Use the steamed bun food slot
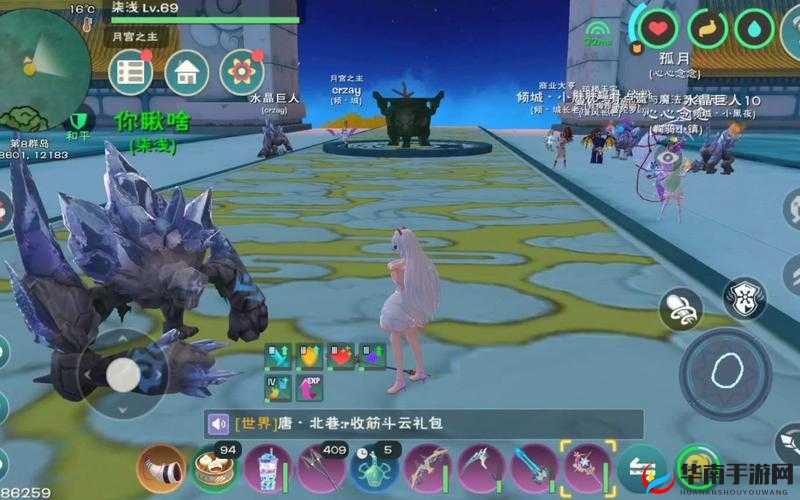Viewport: 800px width, 500px height. (212, 468)
